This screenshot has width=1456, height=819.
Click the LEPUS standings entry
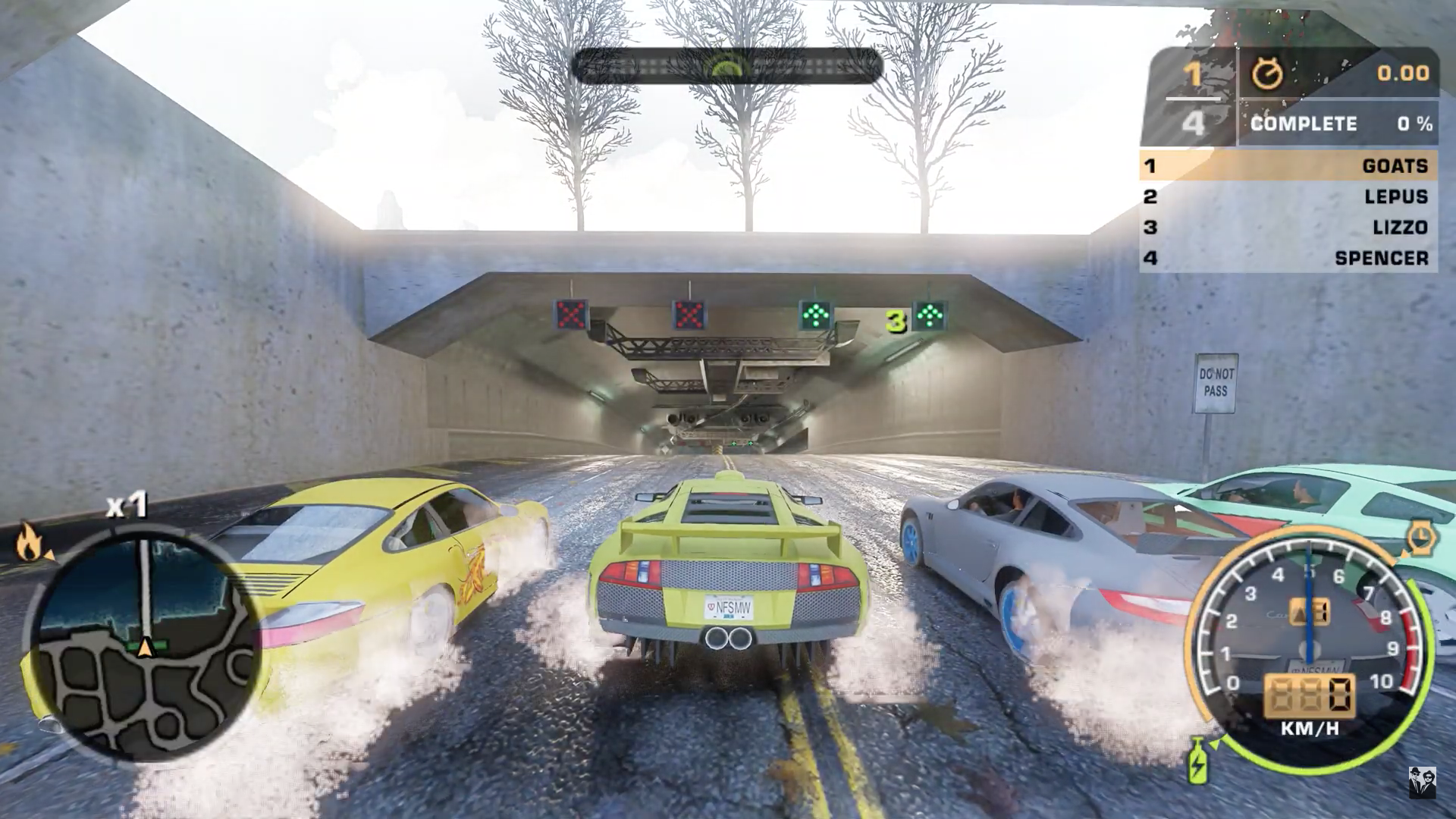point(1396,196)
